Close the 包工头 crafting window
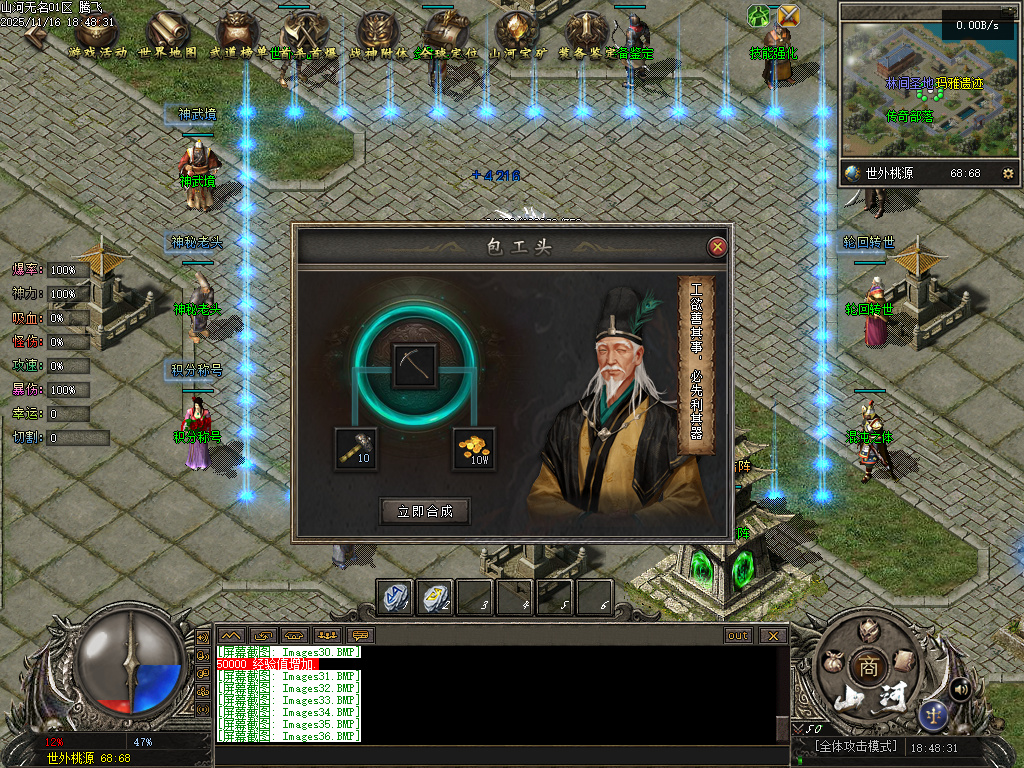The height and width of the screenshot is (768, 1024). tap(717, 247)
